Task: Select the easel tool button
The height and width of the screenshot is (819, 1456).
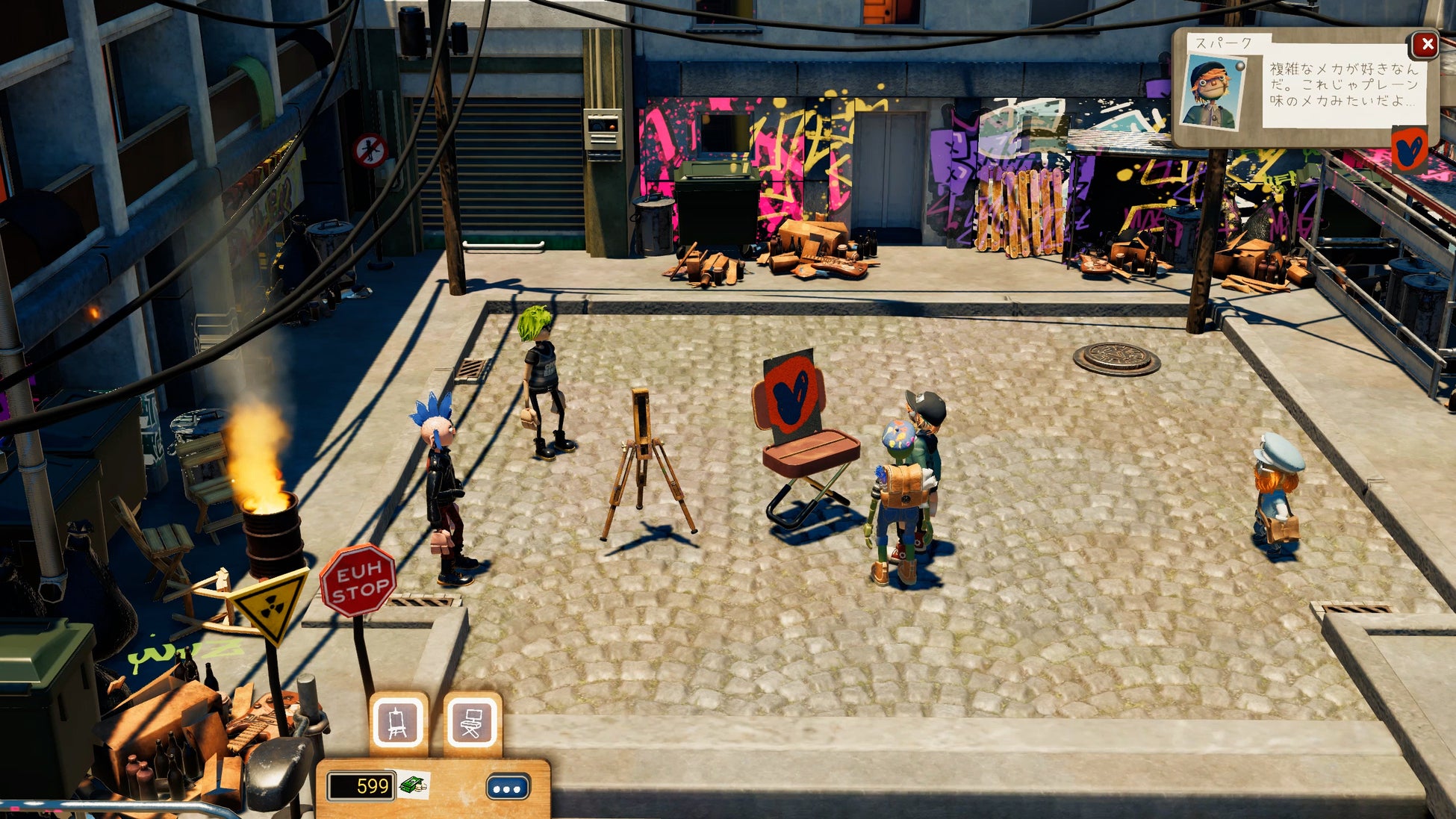Action: tap(399, 723)
